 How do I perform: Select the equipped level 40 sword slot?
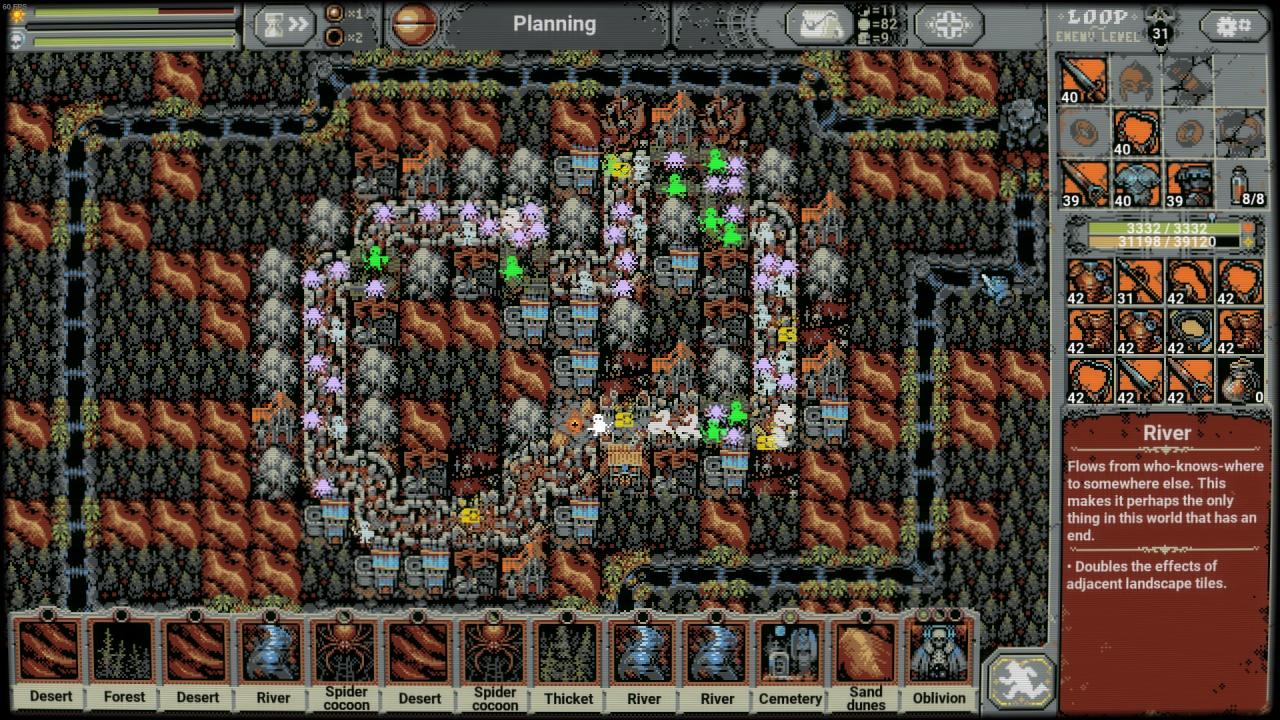coord(1084,80)
